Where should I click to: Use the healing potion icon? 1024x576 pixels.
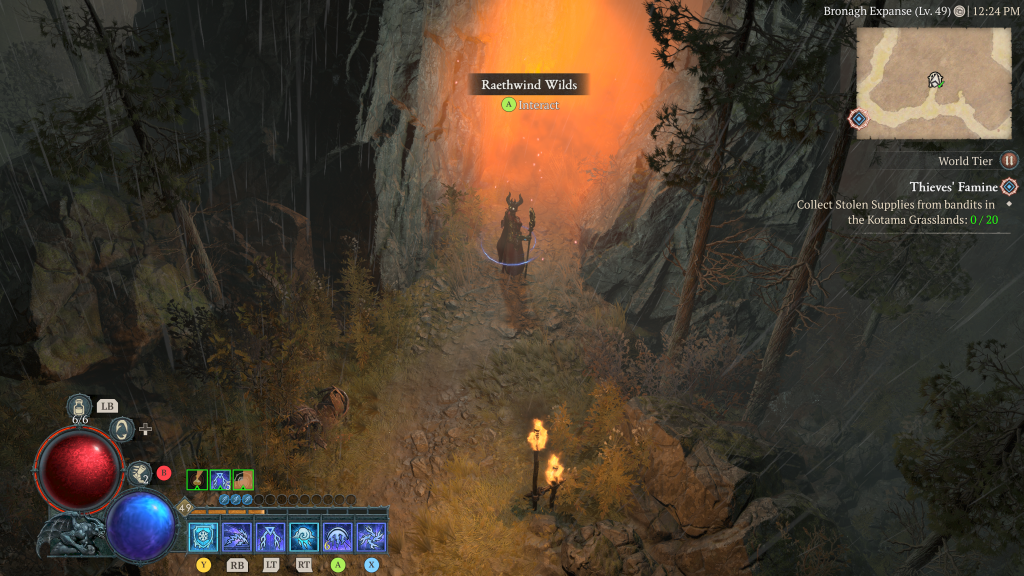coord(80,405)
